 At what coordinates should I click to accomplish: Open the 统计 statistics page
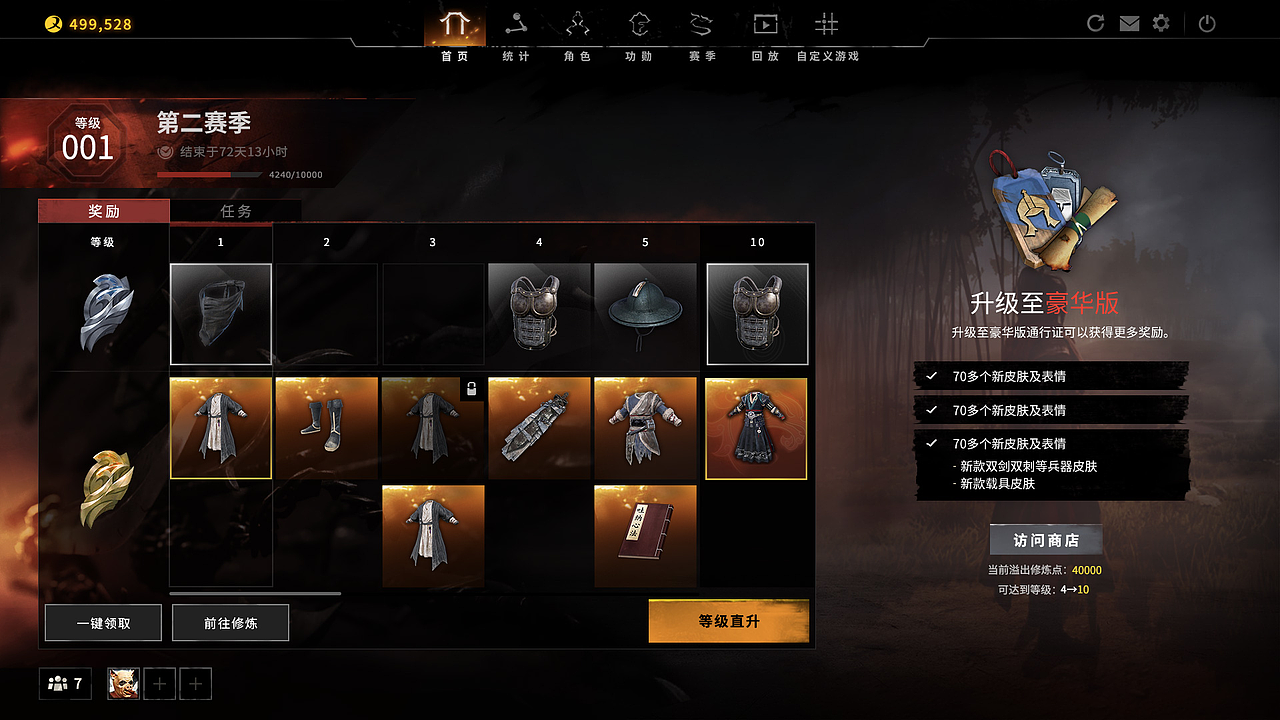click(516, 33)
